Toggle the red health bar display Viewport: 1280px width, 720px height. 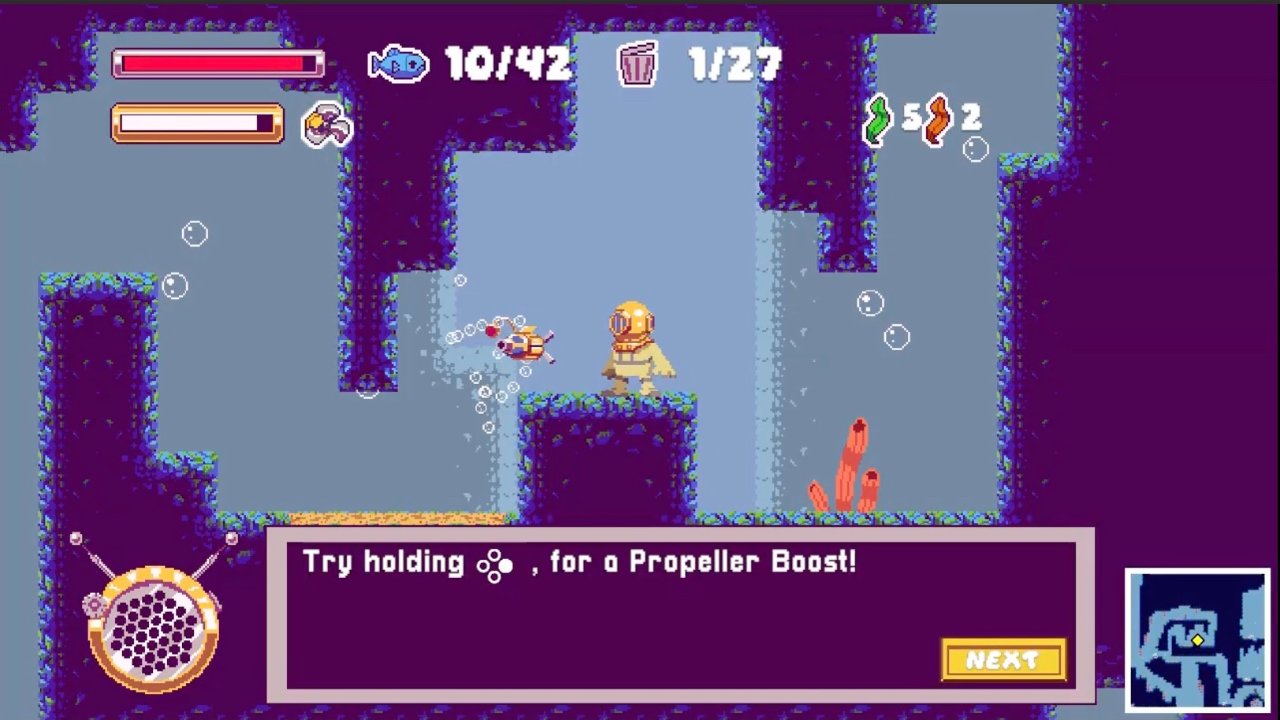[217, 64]
